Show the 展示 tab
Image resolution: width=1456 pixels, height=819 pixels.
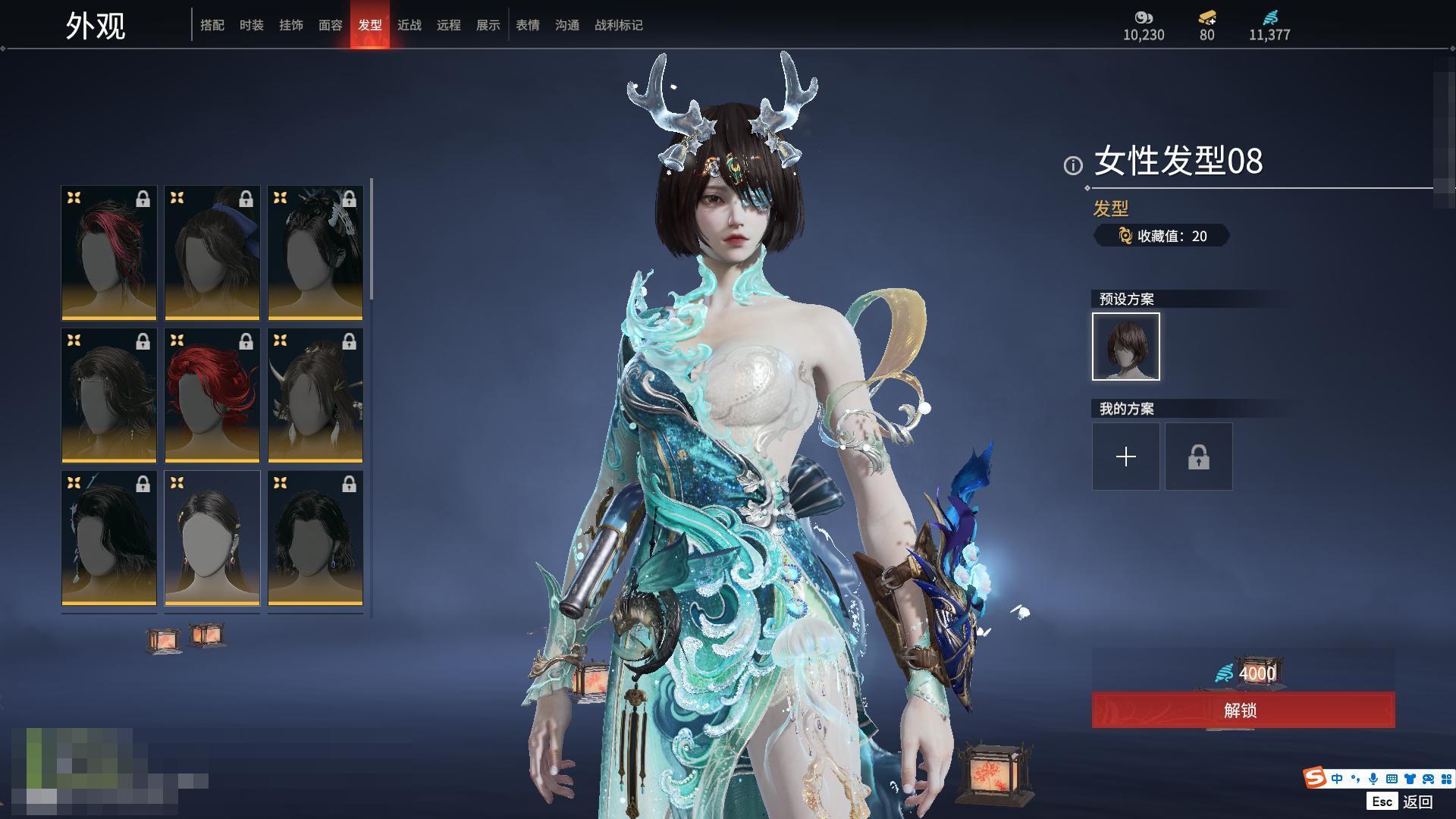point(488,25)
